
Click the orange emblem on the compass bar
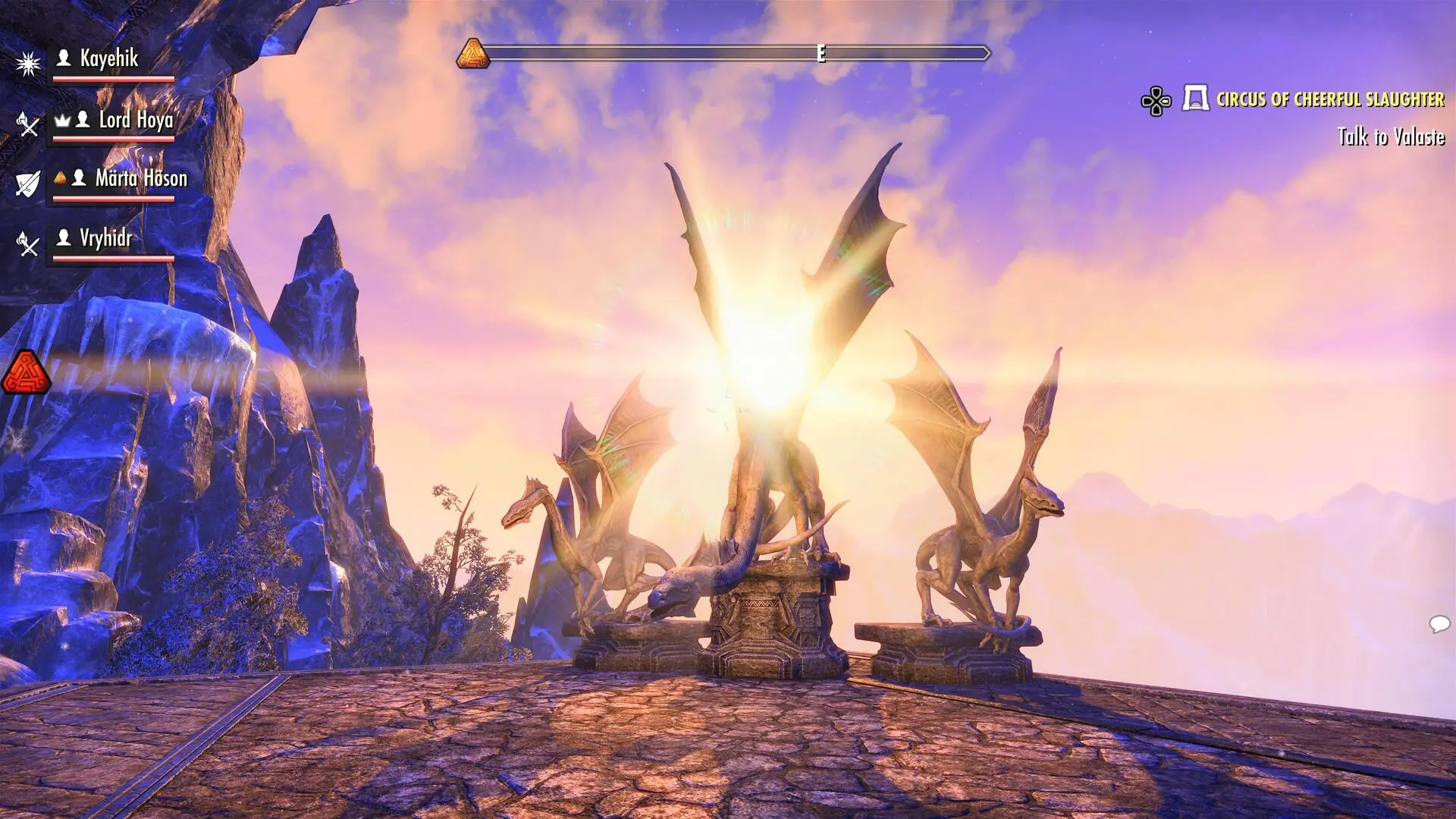(x=473, y=54)
